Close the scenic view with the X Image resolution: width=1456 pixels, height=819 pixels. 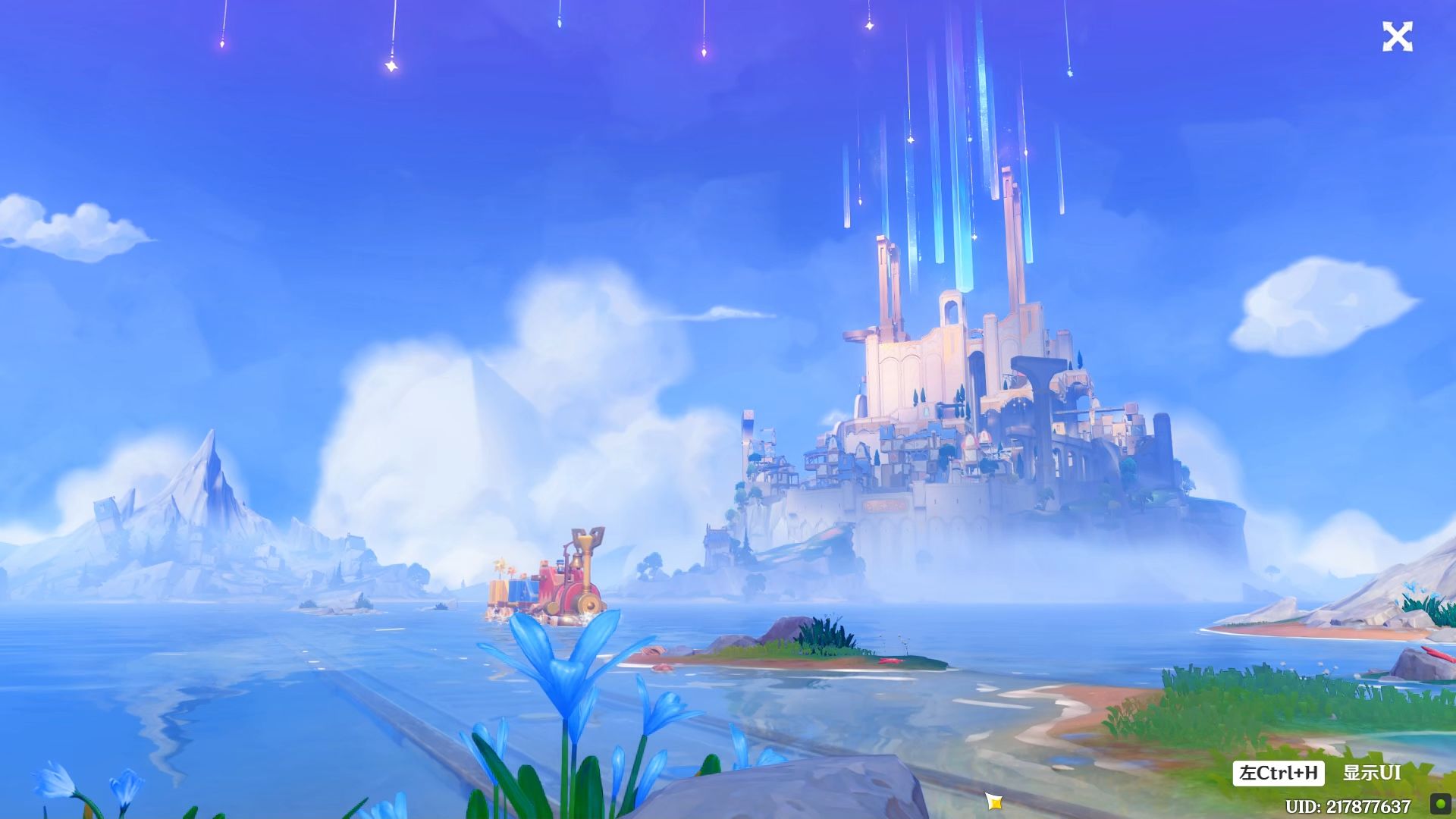(x=1397, y=37)
